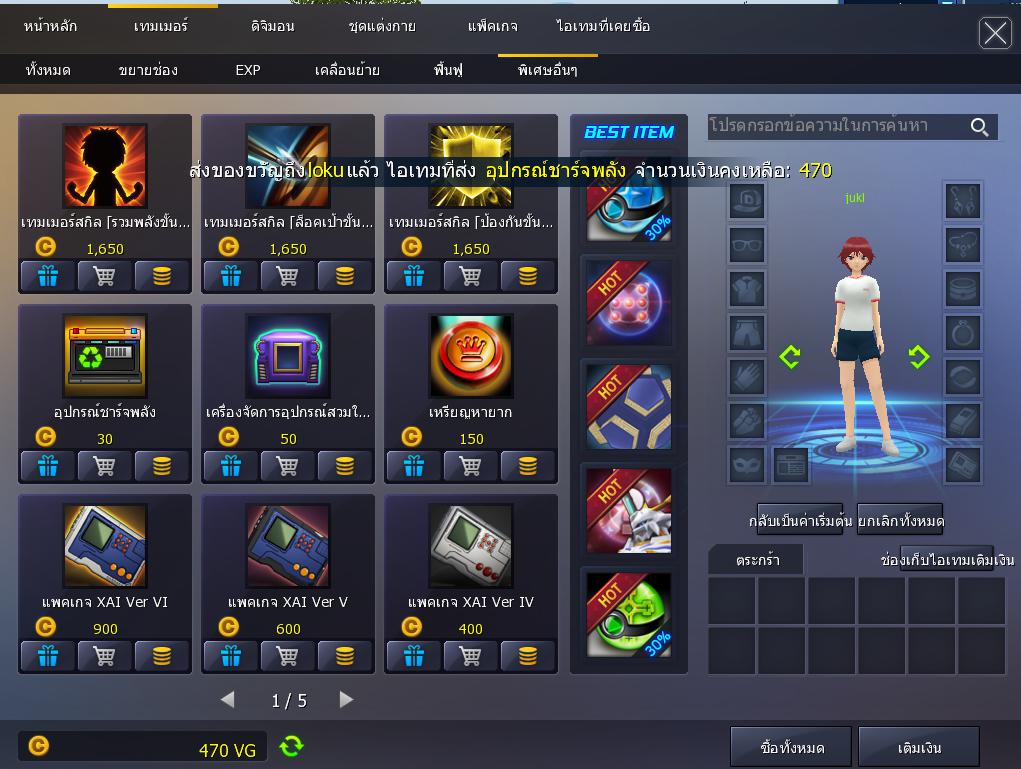The width and height of the screenshot is (1021, 769).
Task: Click the ซื้อทั้งหมด buy-all button
Action: [x=792, y=748]
